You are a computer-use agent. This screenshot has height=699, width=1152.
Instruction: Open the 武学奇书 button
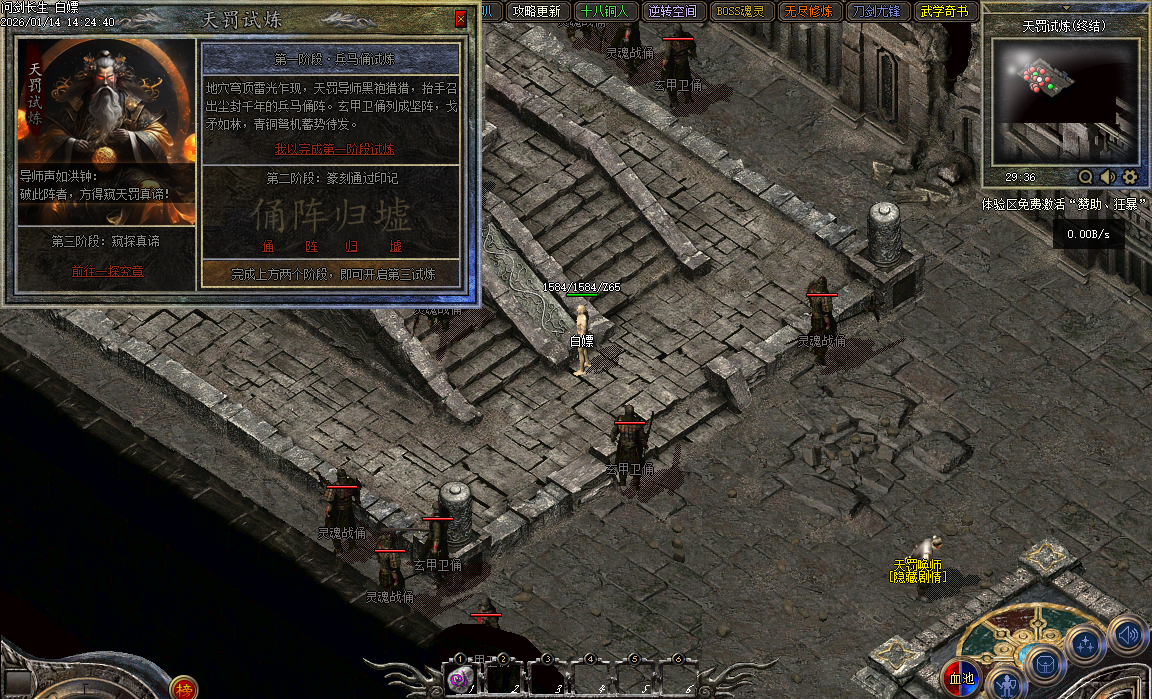click(945, 12)
